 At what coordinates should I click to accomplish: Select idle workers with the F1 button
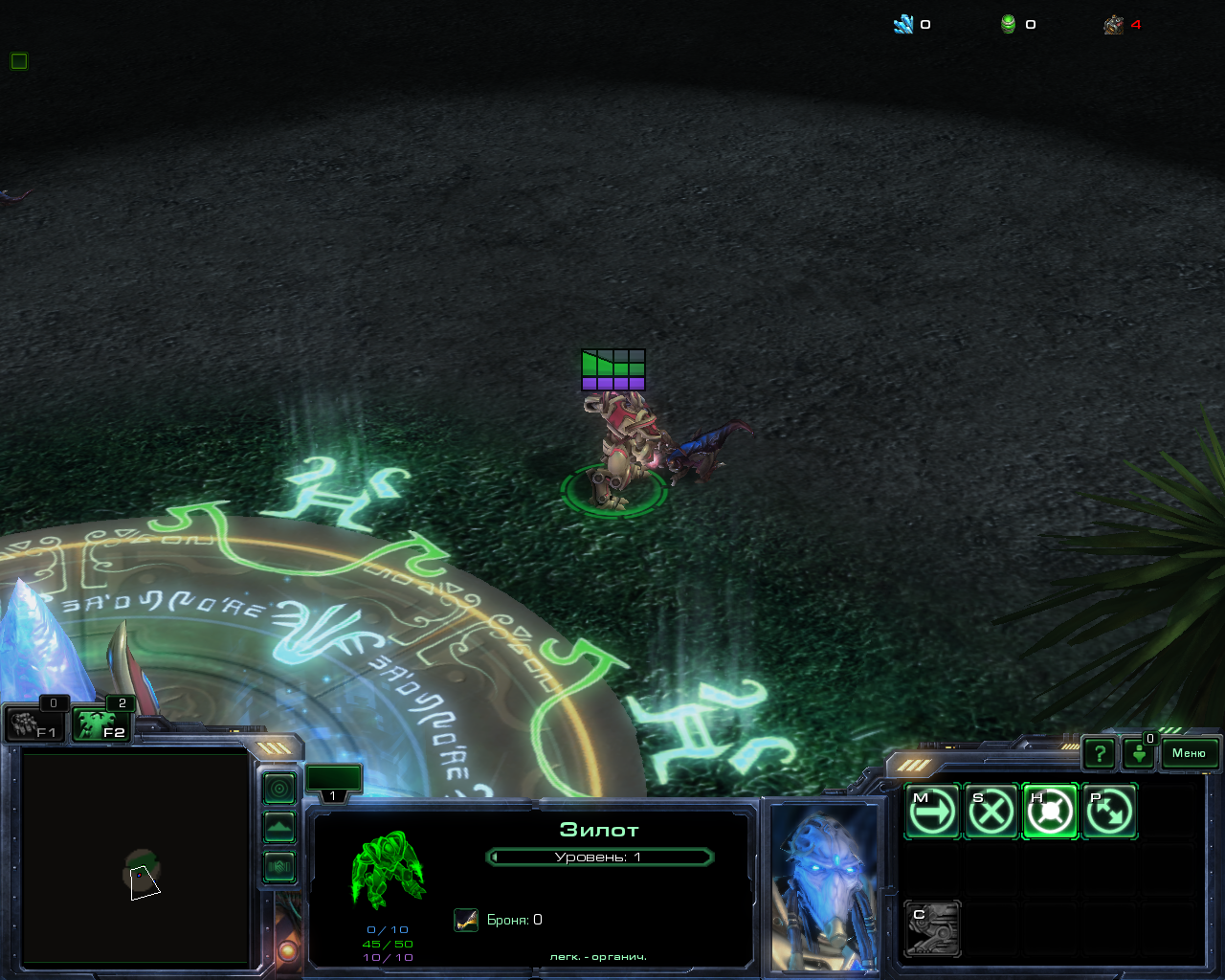pos(35,724)
